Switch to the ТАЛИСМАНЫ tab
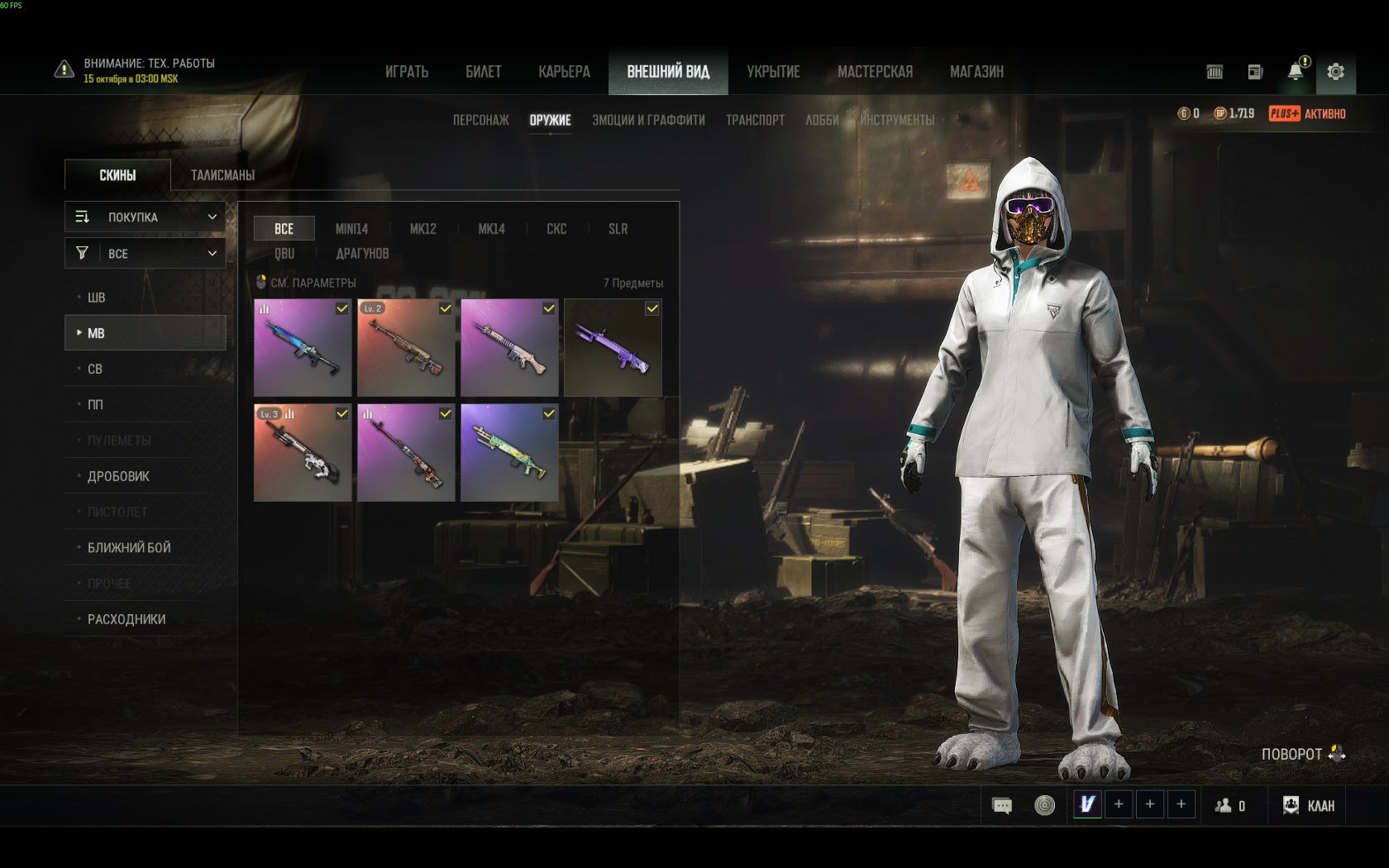Image resolution: width=1389 pixels, height=868 pixels. click(222, 175)
